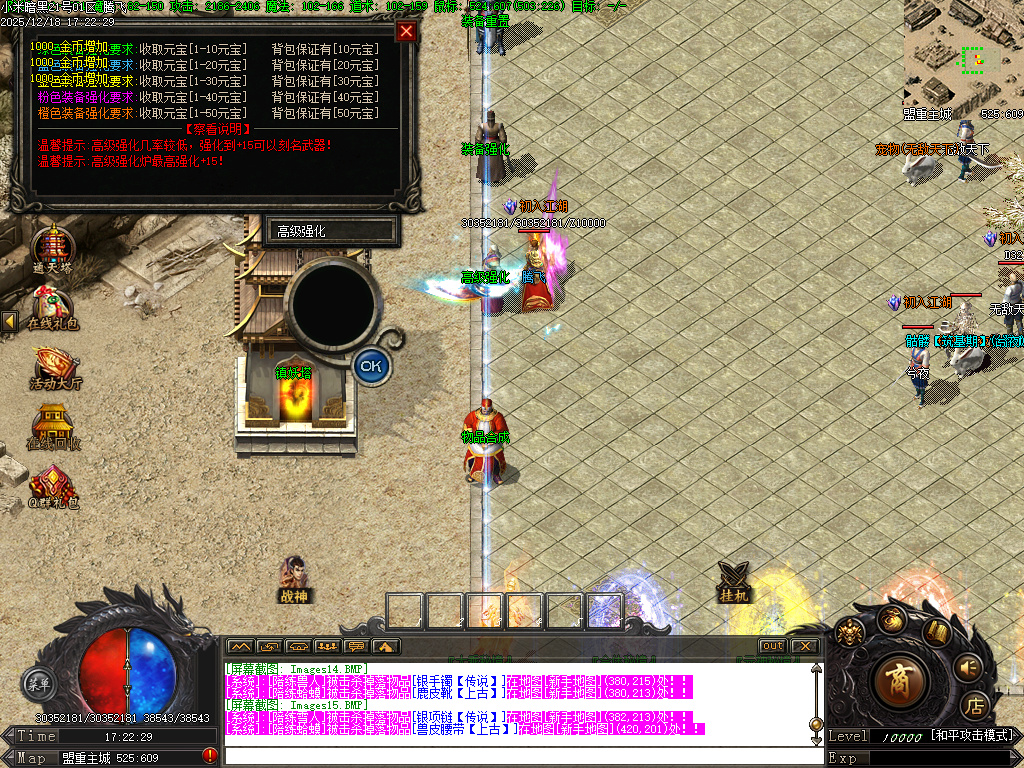The image size is (1024, 768).
Task: Open the 店 store button
Action: tap(975, 705)
